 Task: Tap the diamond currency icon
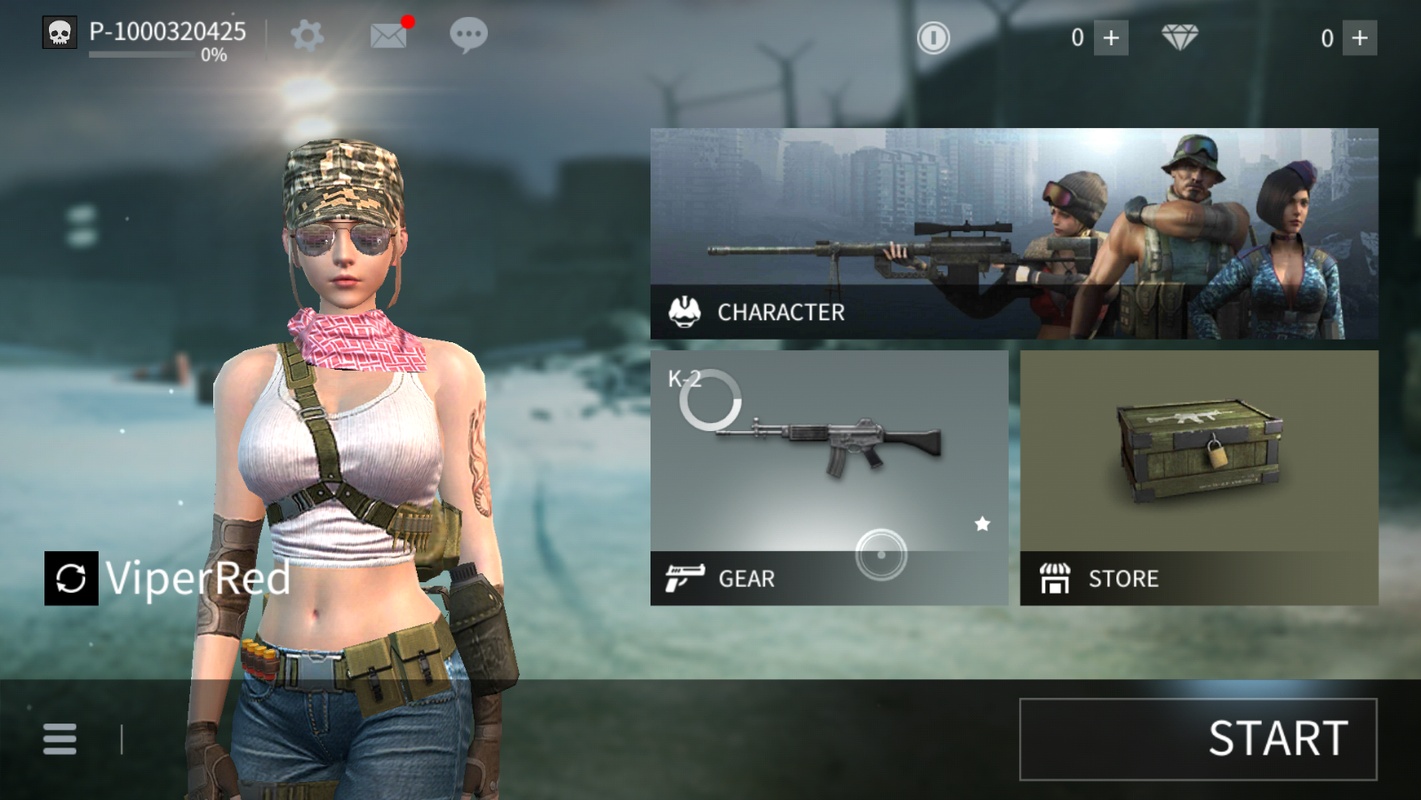tap(1180, 38)
